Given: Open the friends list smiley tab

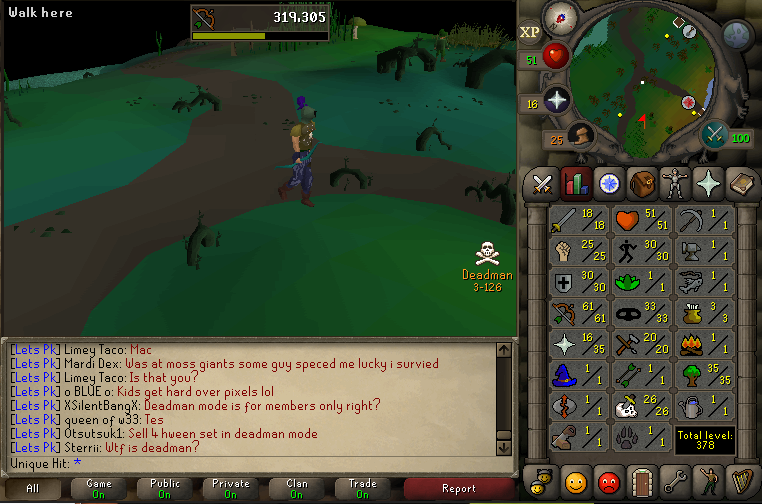Looking at the screenshot, I should pyautogui.click(x=574, y=481).
